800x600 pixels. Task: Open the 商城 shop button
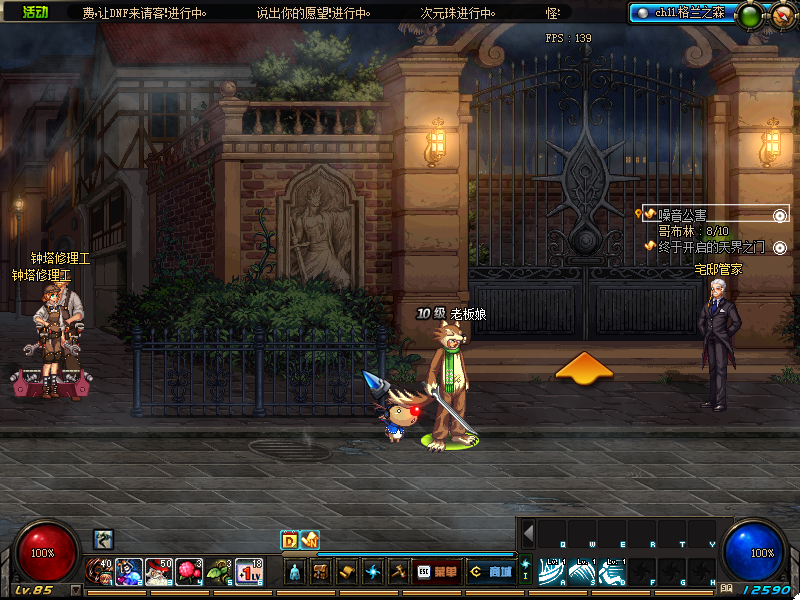(491, 572)
